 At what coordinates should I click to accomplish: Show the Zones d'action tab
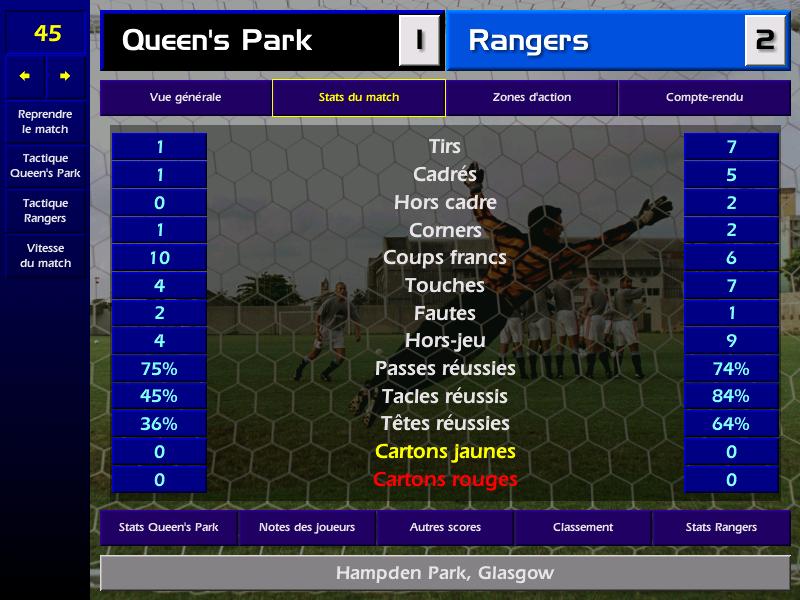click(x=531, y=98)
